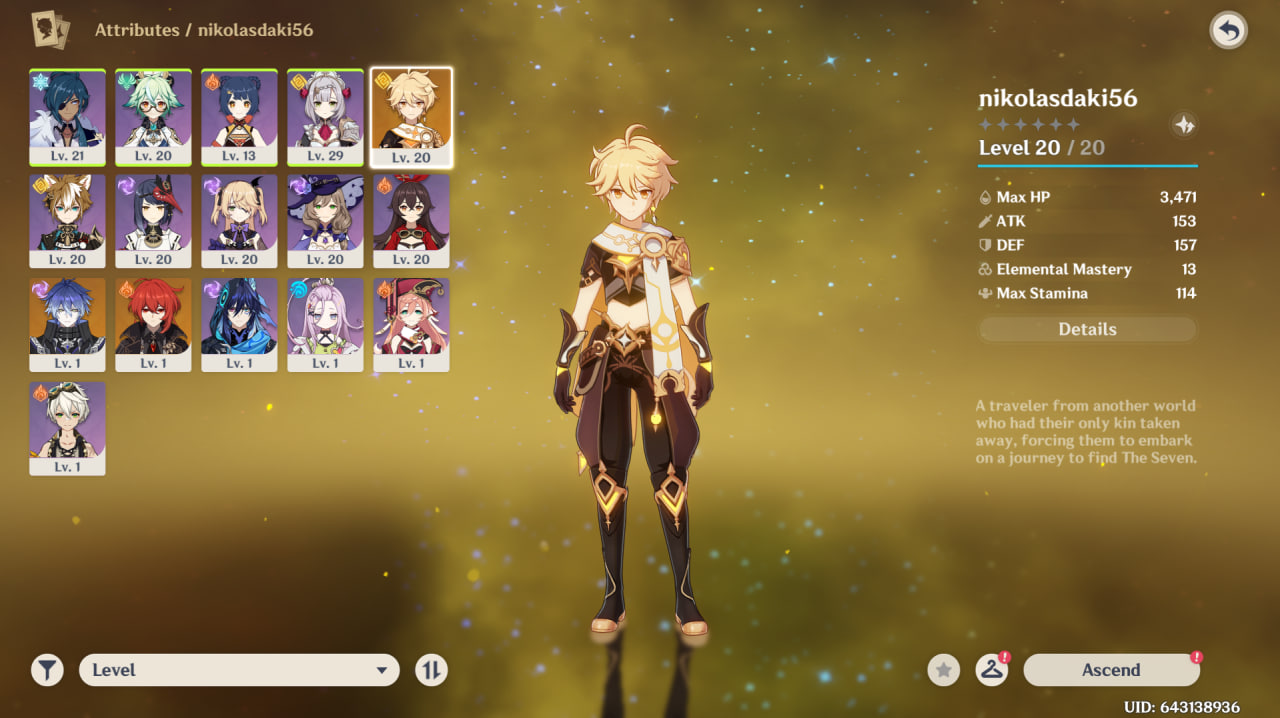The width and height of the screenshot is (1280, 718).
Task: Open the Details stats panel
Action: pyautogui.click(x=1087, y=329)
